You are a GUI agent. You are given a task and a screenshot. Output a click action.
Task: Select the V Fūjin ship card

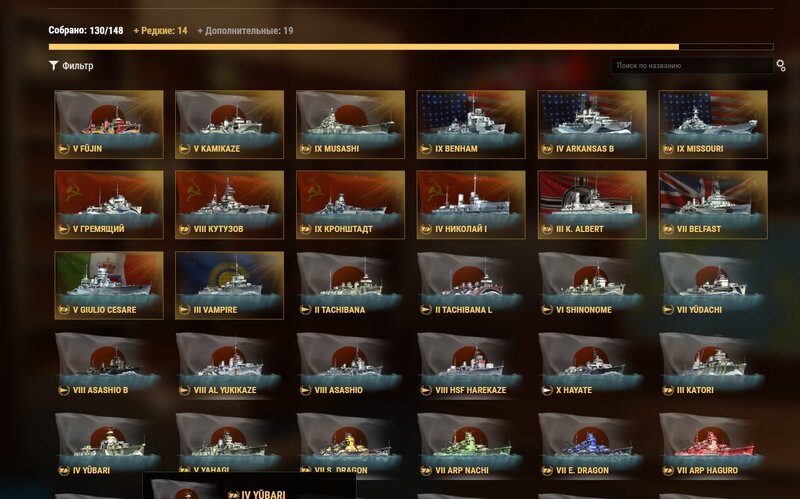click(109, 124)
